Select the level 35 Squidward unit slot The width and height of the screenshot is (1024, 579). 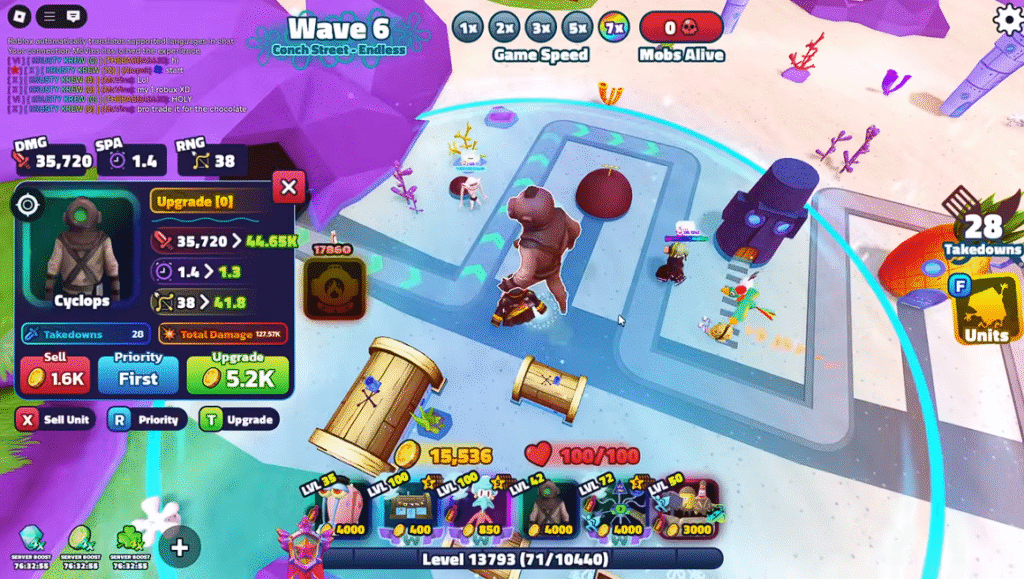point(339,512)
